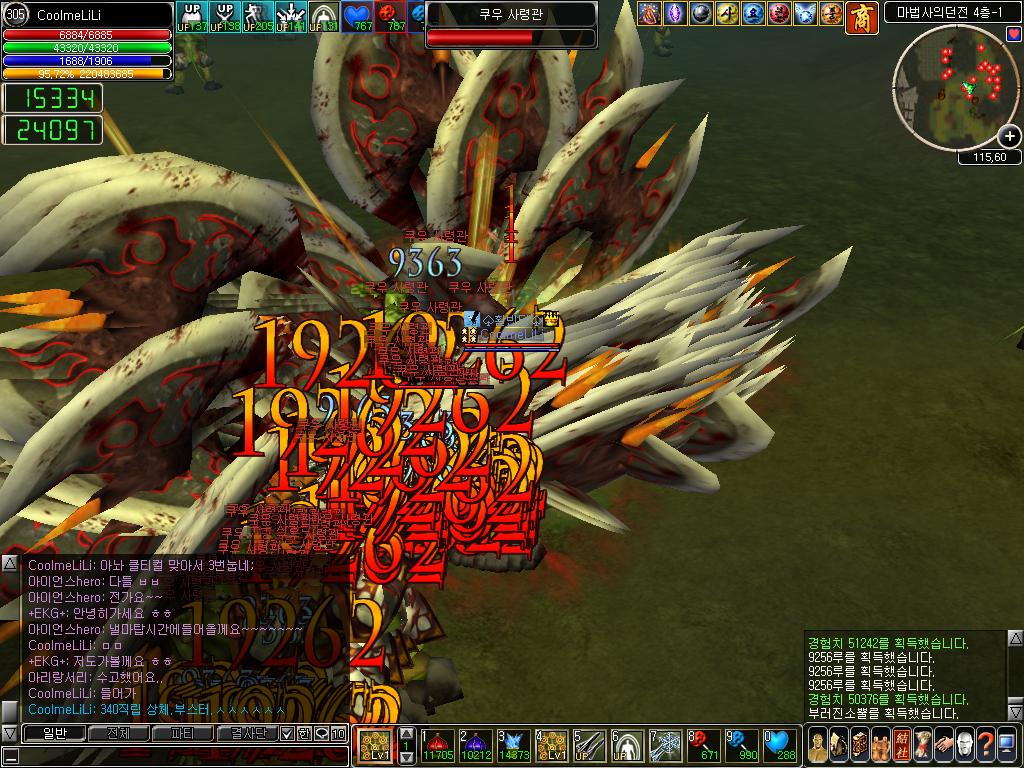Use the purple potion in hotbar slot 2
Screen dimensions: 1024x768
coord(474,745)
